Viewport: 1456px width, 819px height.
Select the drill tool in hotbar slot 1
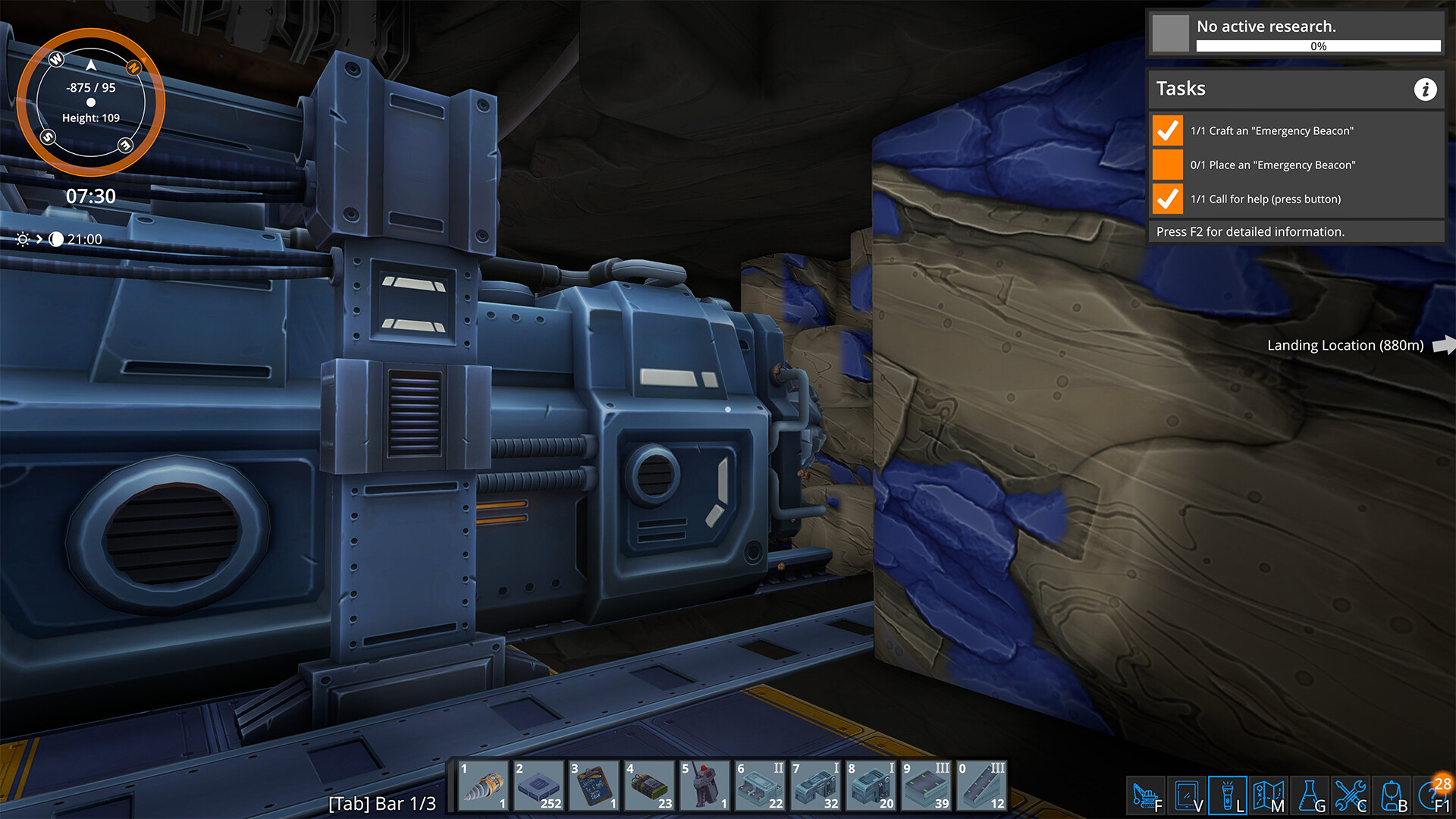tap(484, 786)
